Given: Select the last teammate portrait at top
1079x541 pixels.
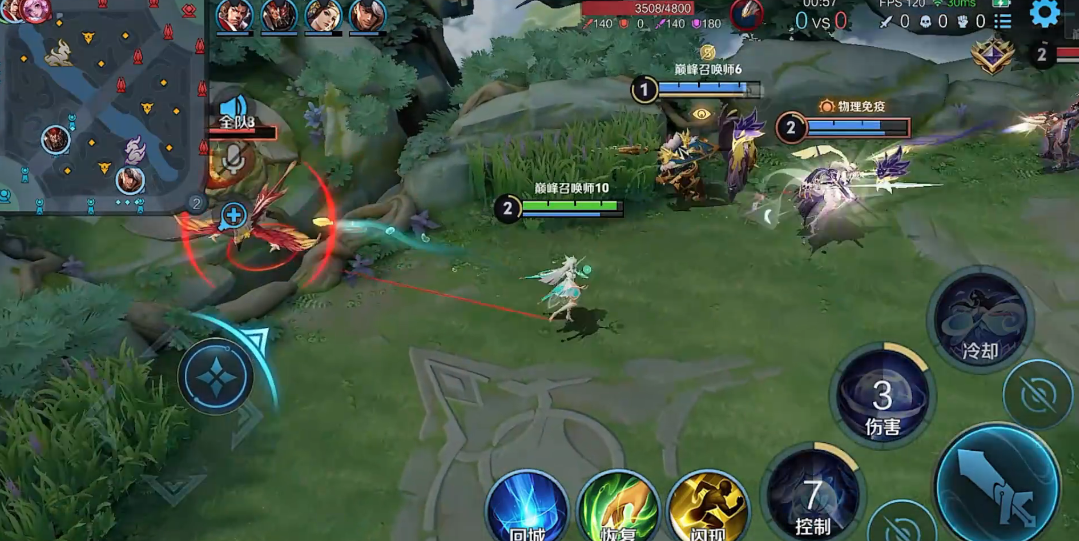Looking at the screenshot, I should point(367,16).
